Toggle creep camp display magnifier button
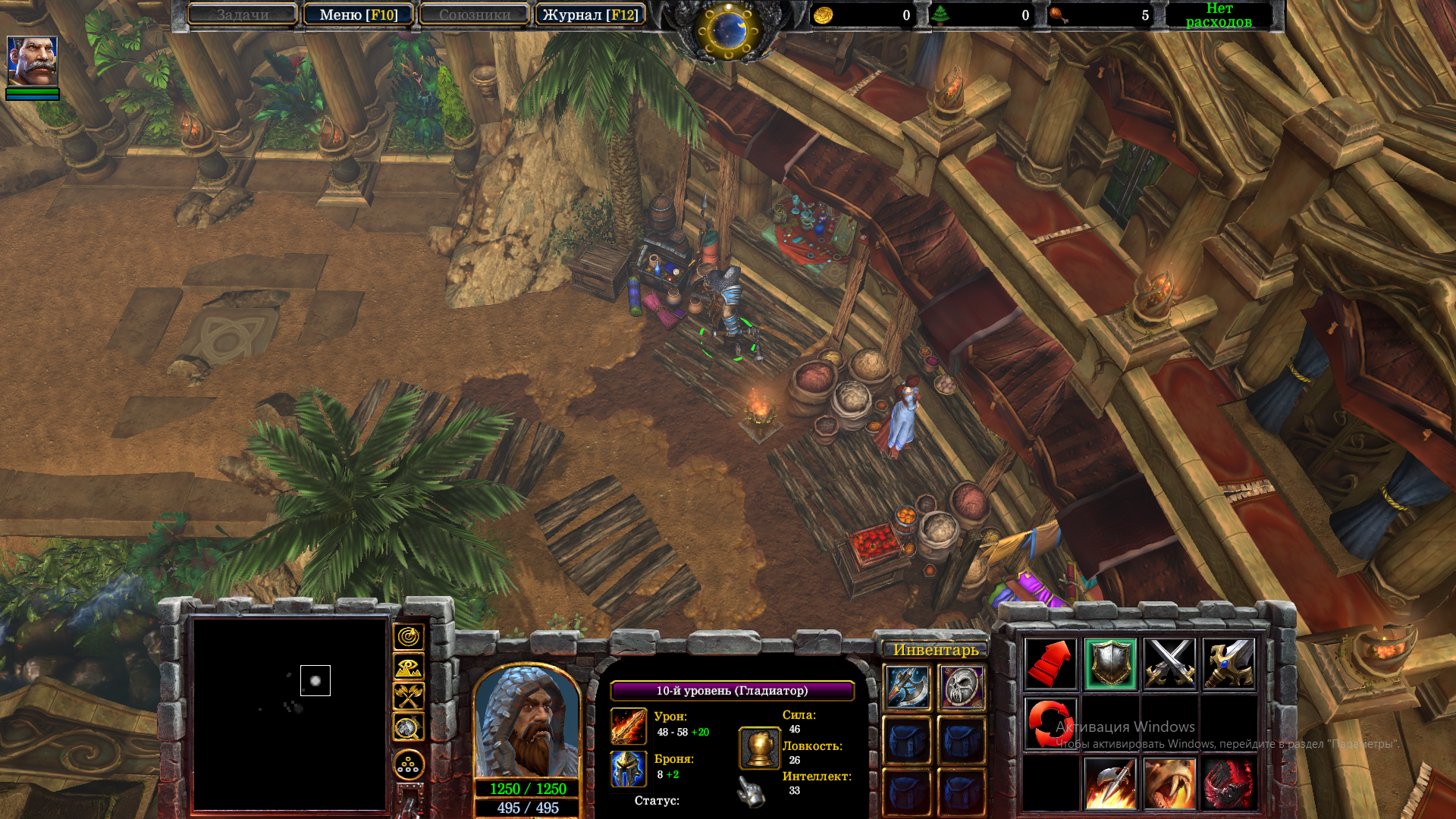 pyautogui.click(x=408, y=727)
